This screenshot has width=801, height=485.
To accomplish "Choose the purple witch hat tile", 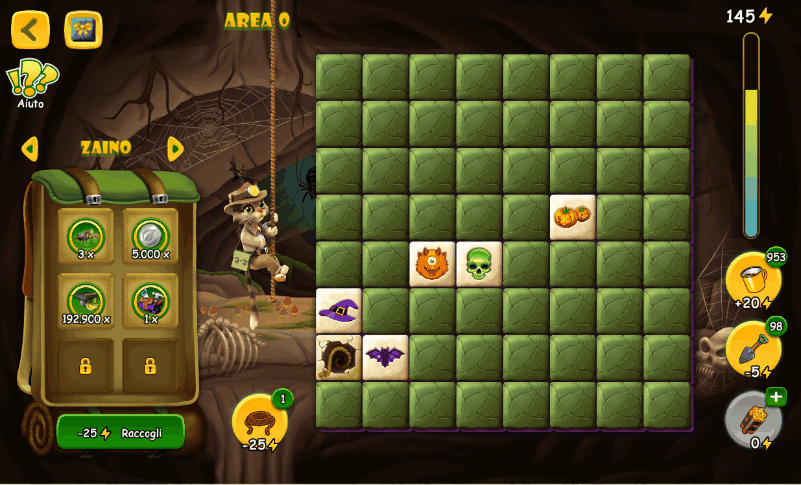I will (x=339, y=311).
